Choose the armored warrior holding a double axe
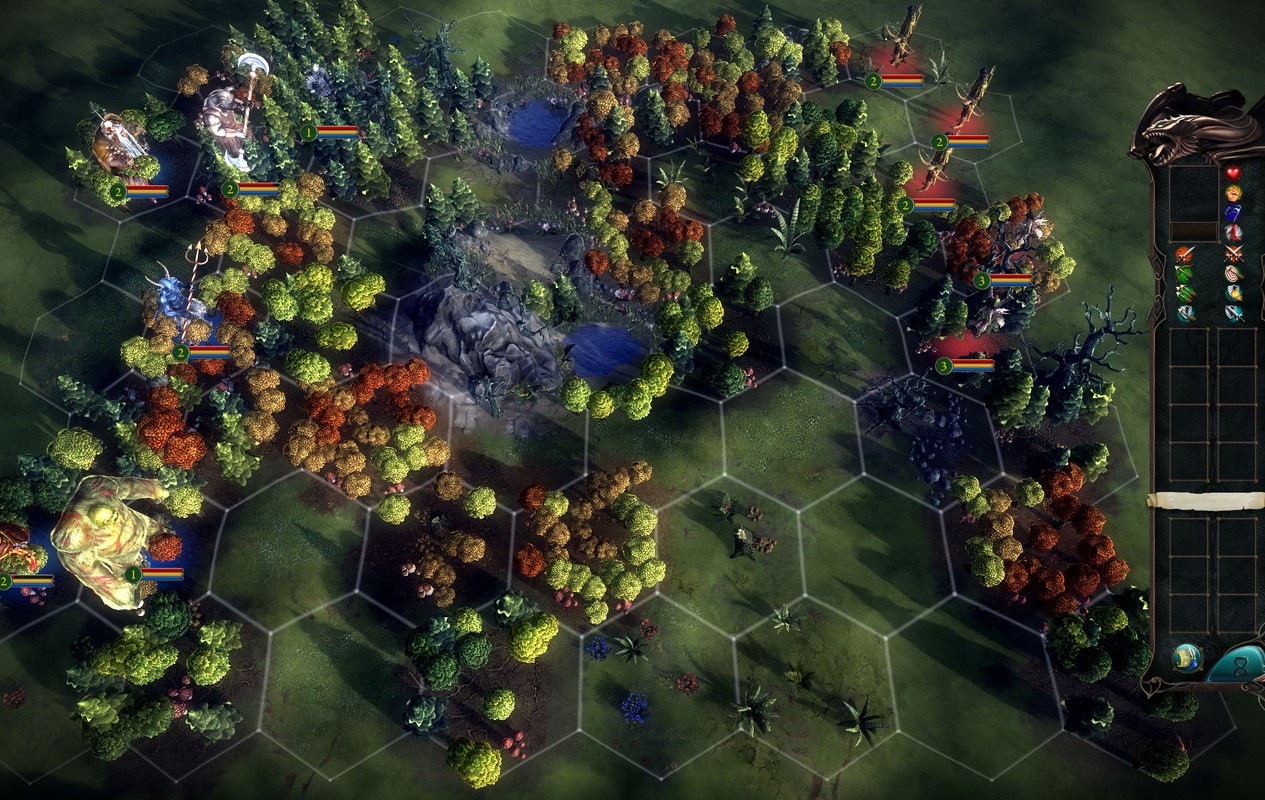Image resolution: width=1265 pixels, height=800 pixels. pos(228,115)
